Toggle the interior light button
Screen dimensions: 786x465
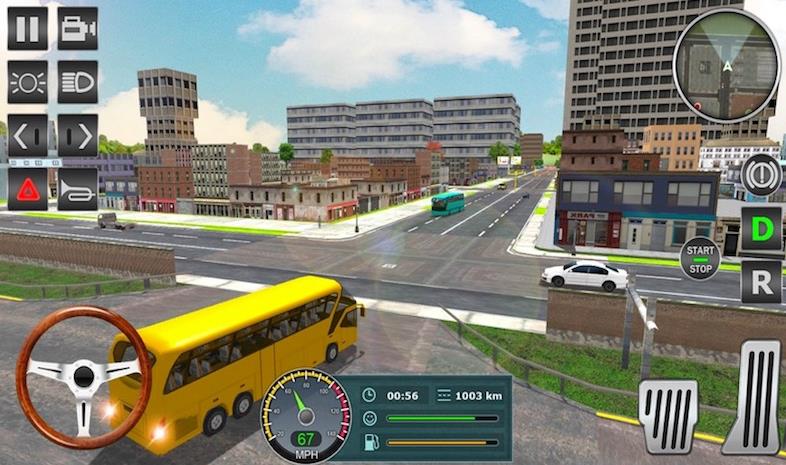click(27, 81)
